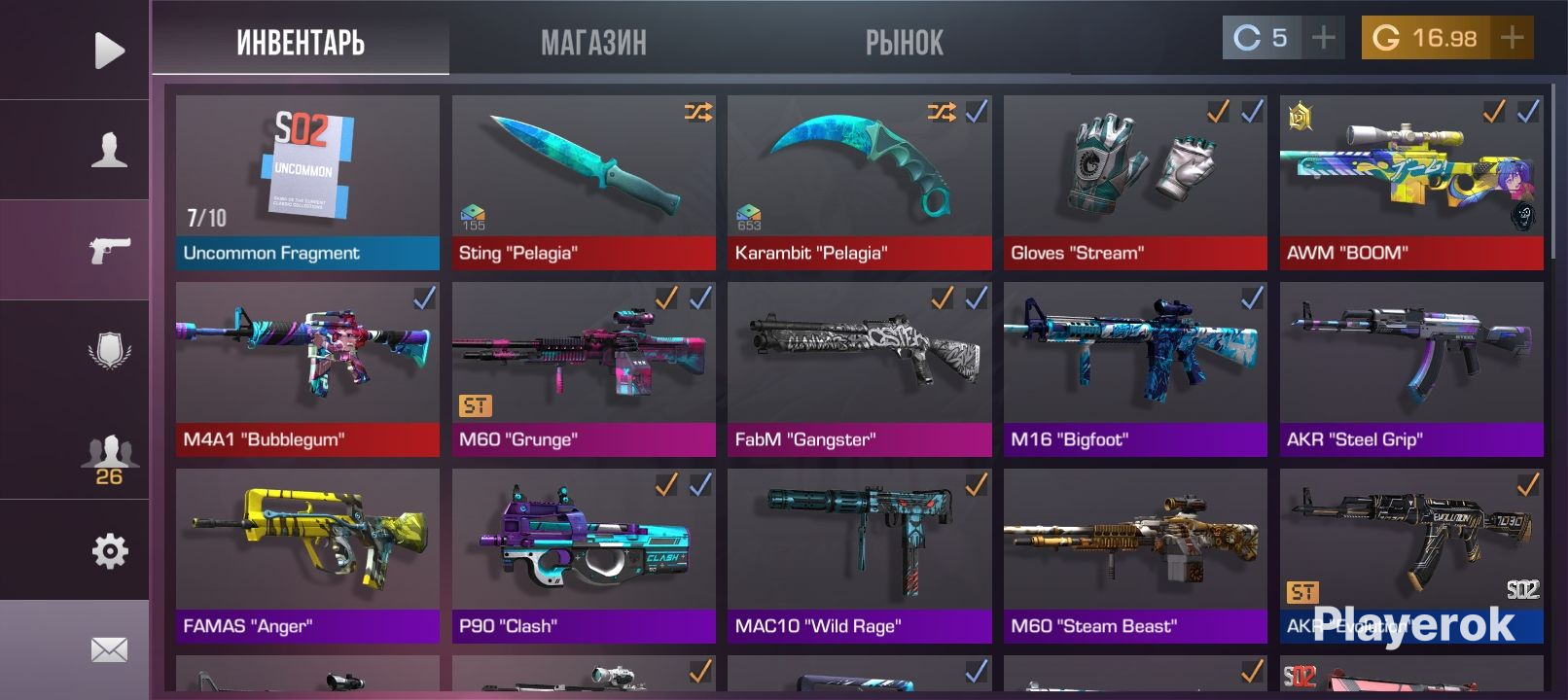Screen dimensions: 1568x700
Task: Open the clan shield icon
Action: (x=109, y=350)
